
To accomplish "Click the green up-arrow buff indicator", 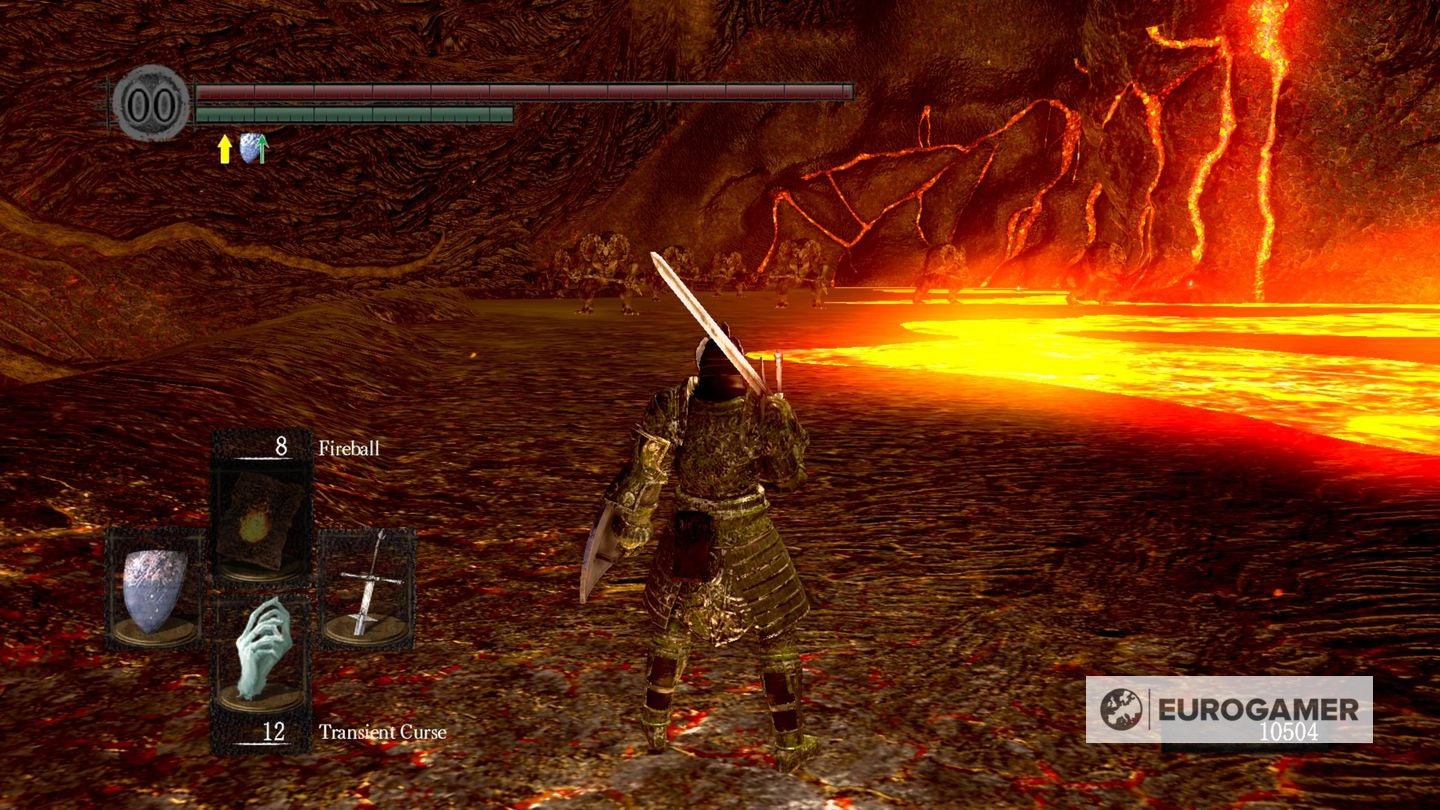I will [262, 148].
